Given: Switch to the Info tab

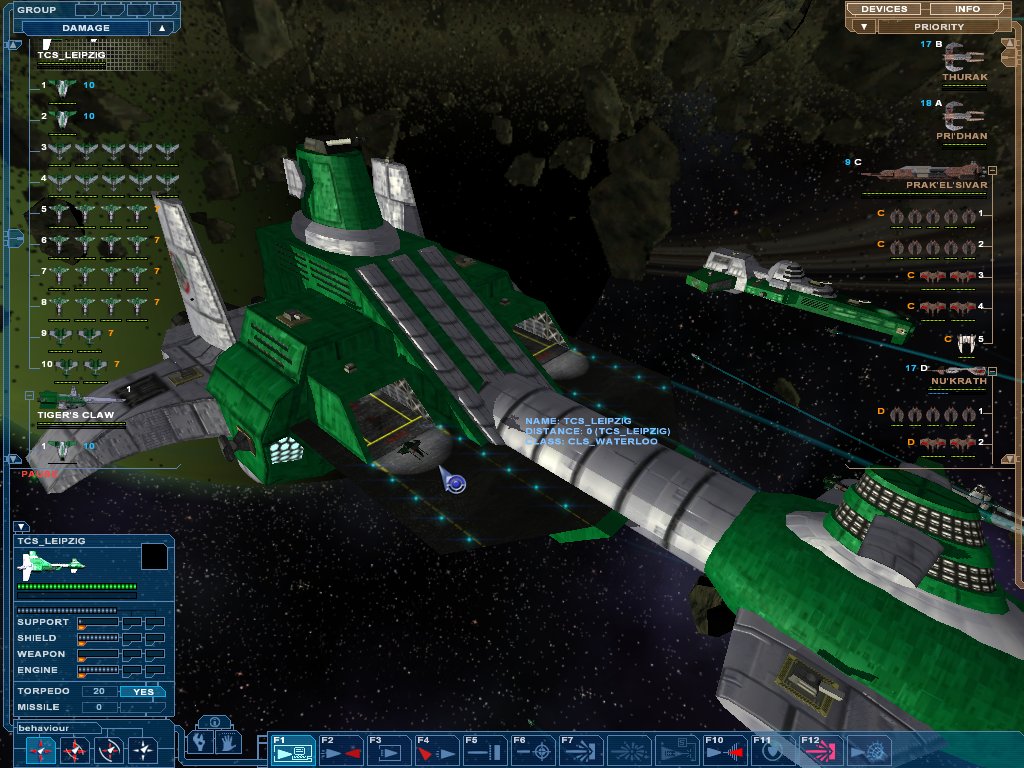Looking at the screenshot, I should [x=967, y=9].
